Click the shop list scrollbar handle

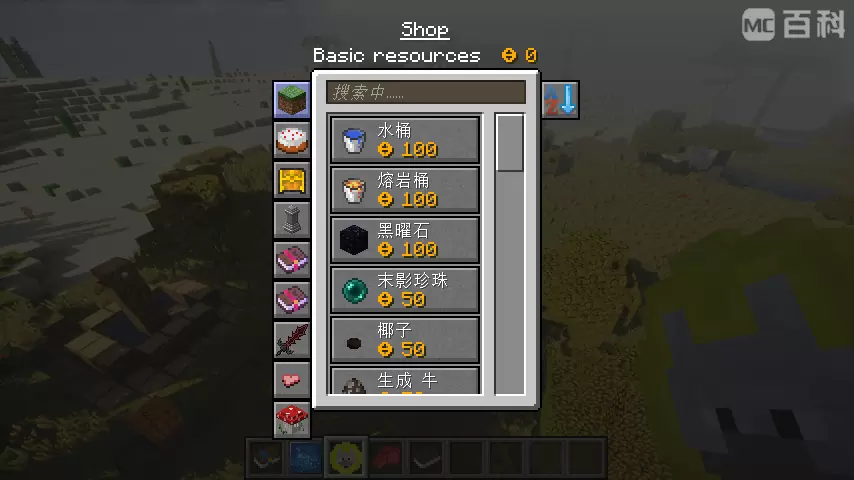(510, 144)
